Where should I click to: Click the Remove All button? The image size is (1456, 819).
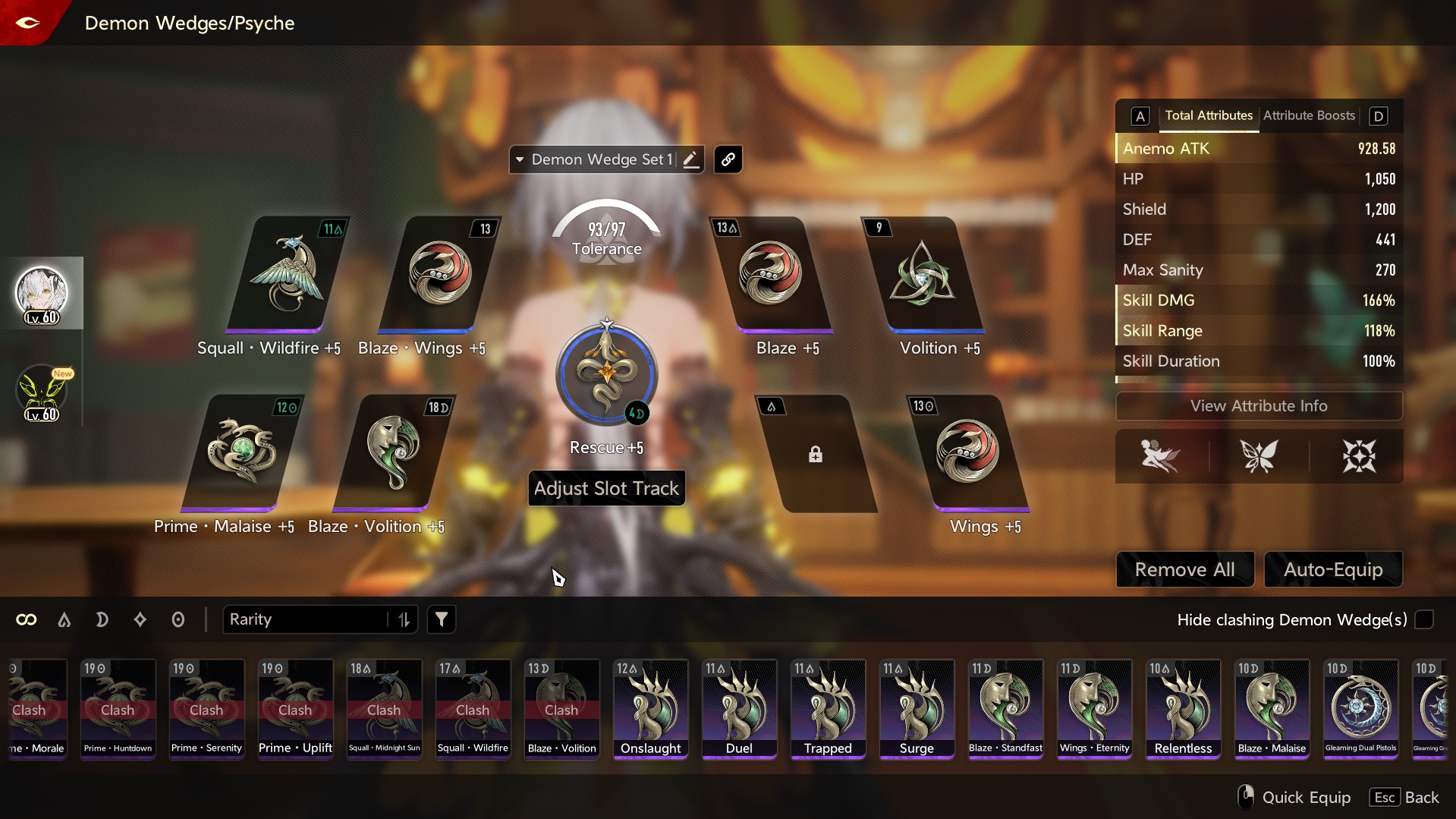(1184, 569)
